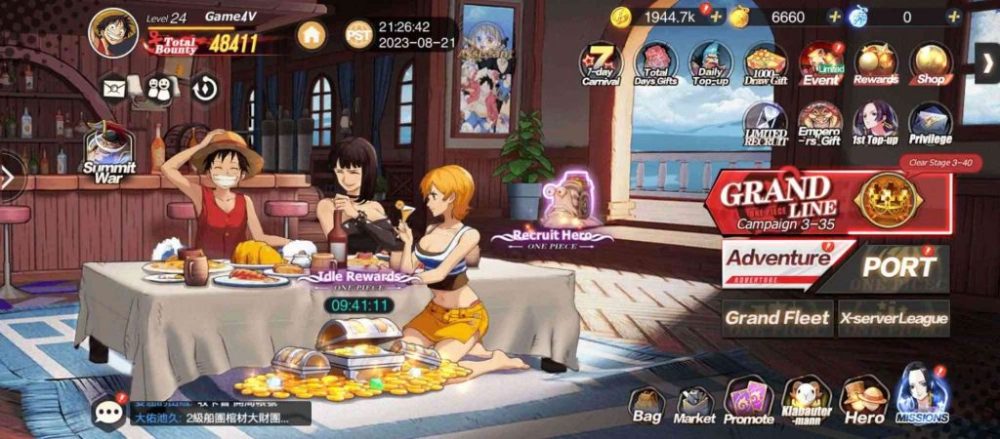The width and height of the screenshot is (1000, 439).
Task: Enter the Adventure mode
Action: click(780, 262)
